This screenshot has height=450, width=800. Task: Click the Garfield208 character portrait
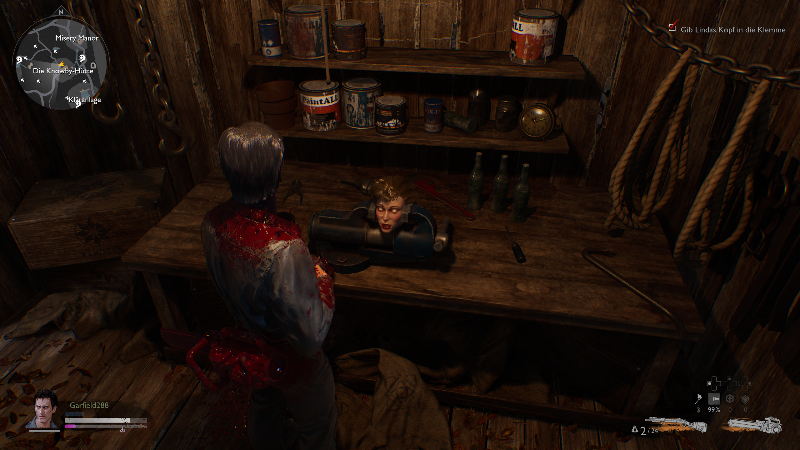pyautogui.click(x=43, y=410)
